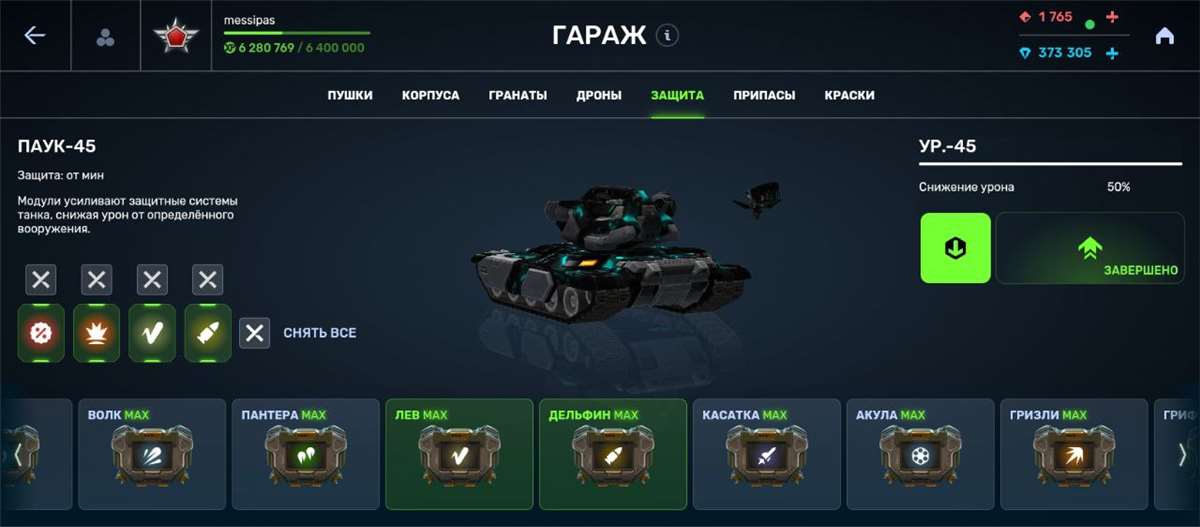Switch to the ПУШКИ tab
The width and height of the screenshot is (1200, 527).
pos(350,96)
